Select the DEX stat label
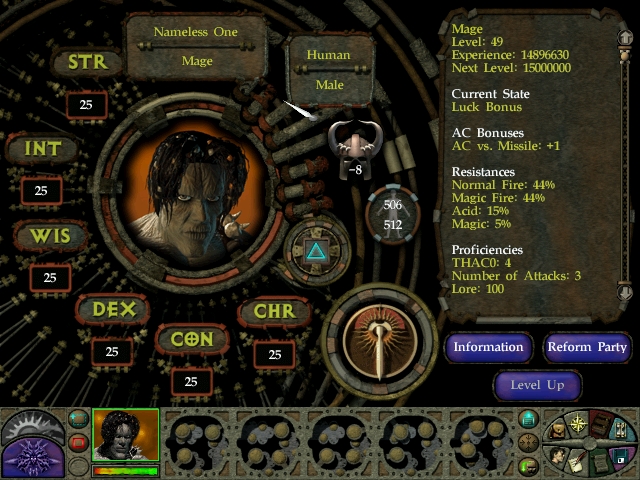This screenshot has width=640, height=480. coord(112,310)
